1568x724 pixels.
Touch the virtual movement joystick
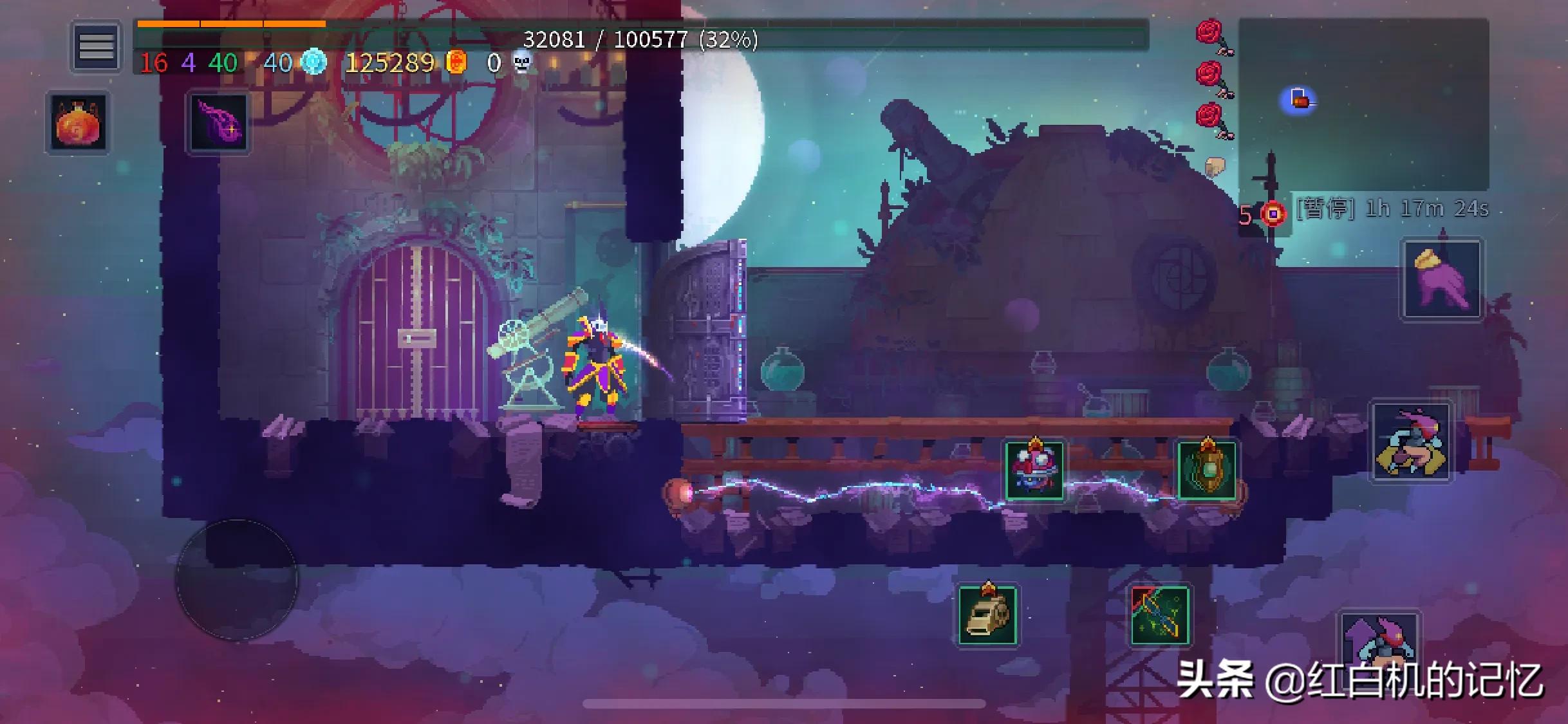pos(237,579)
